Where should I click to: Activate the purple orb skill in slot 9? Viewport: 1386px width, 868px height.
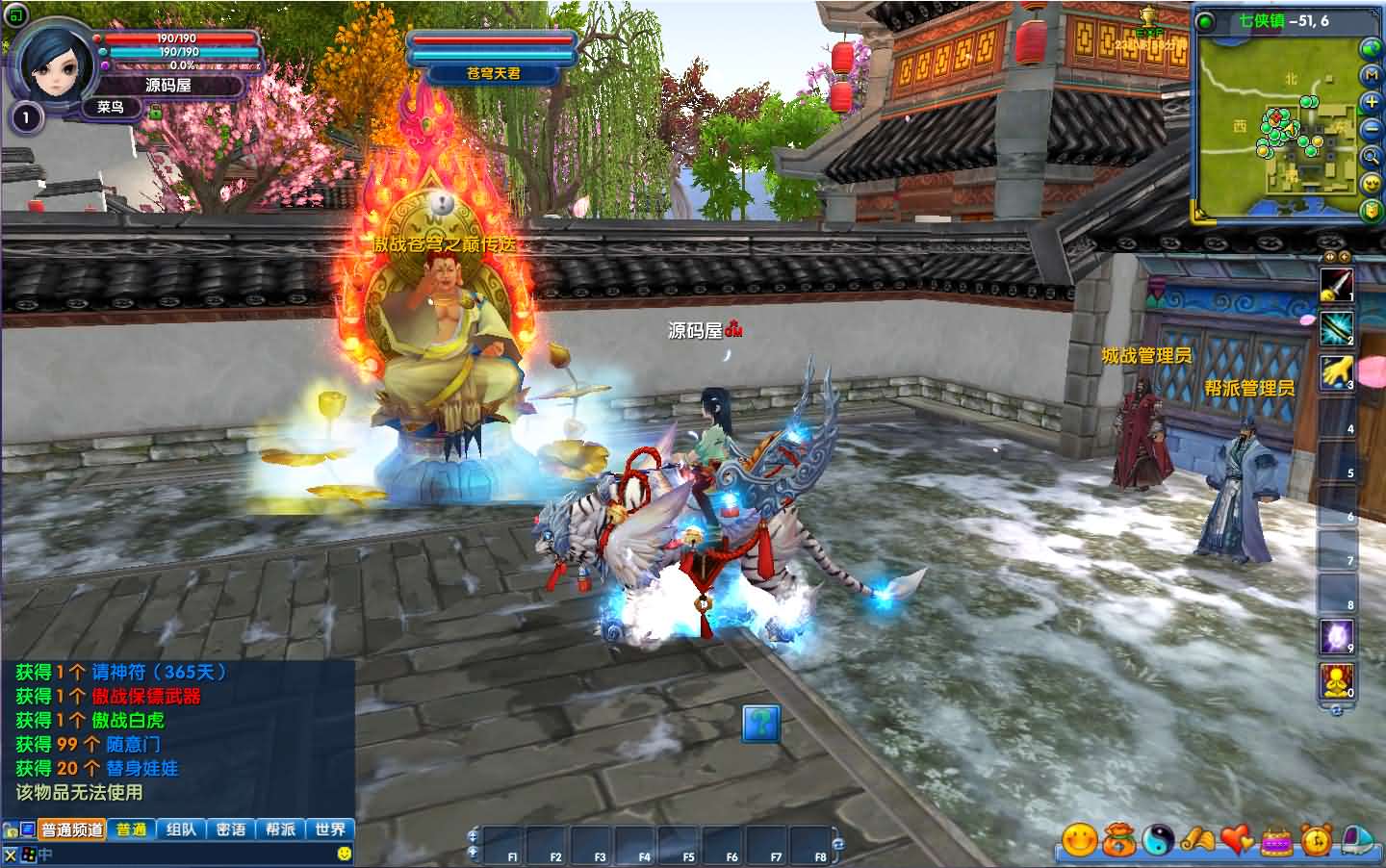[1336, 636]
